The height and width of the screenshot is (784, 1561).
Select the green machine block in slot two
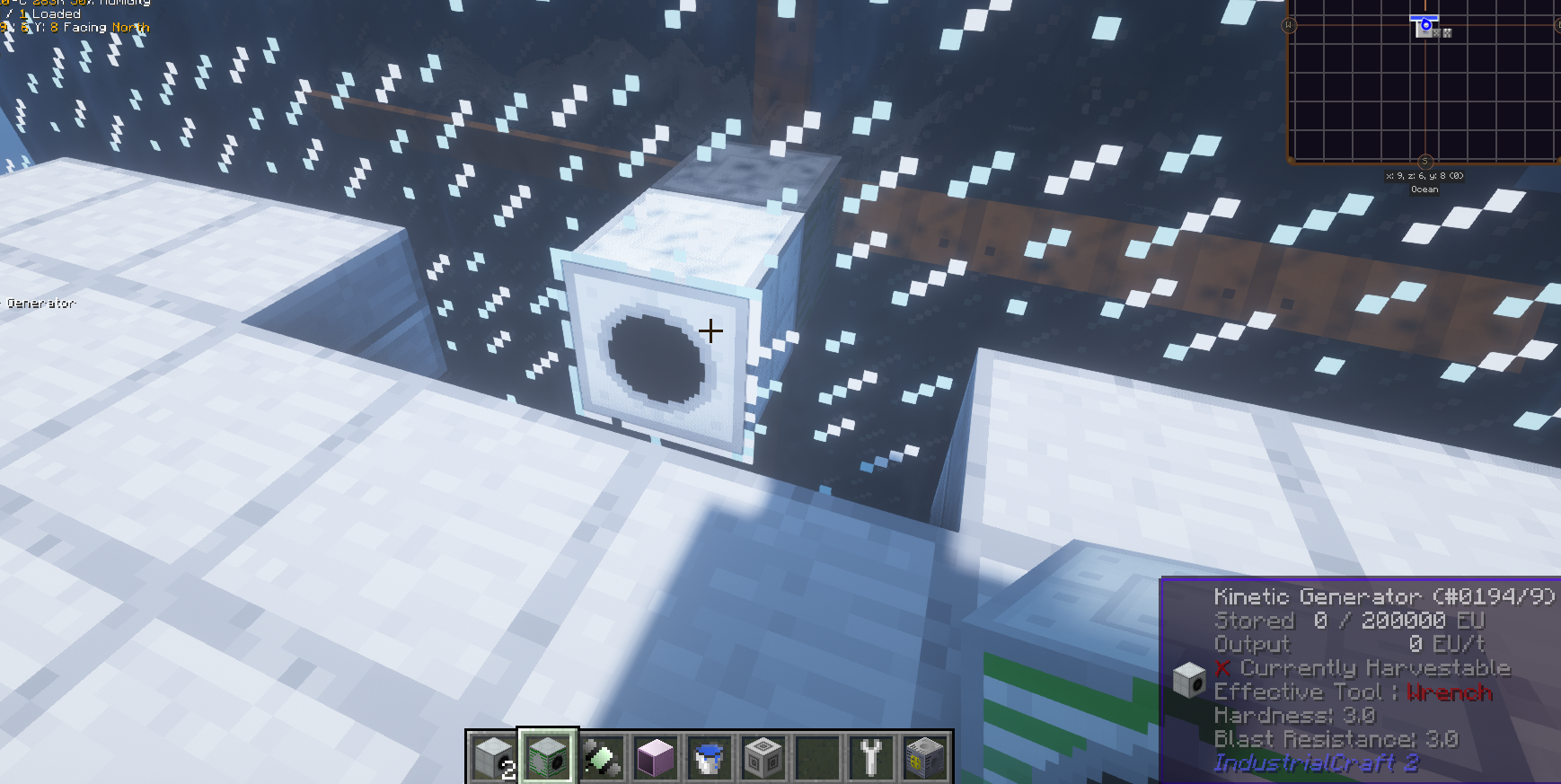(x=547, y=759)
